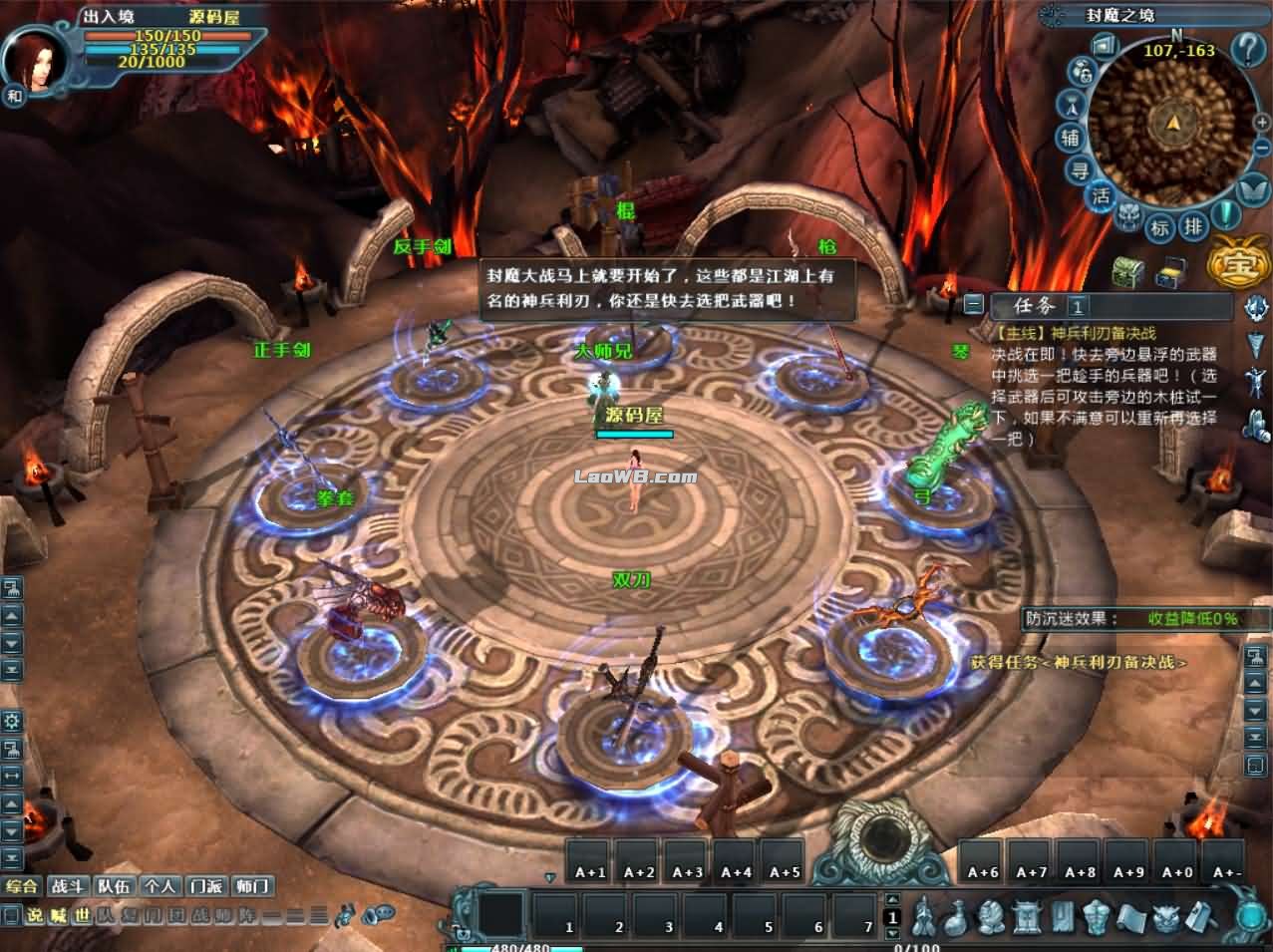
Task: Open the green treasure chest icon
Action: 1128,270
